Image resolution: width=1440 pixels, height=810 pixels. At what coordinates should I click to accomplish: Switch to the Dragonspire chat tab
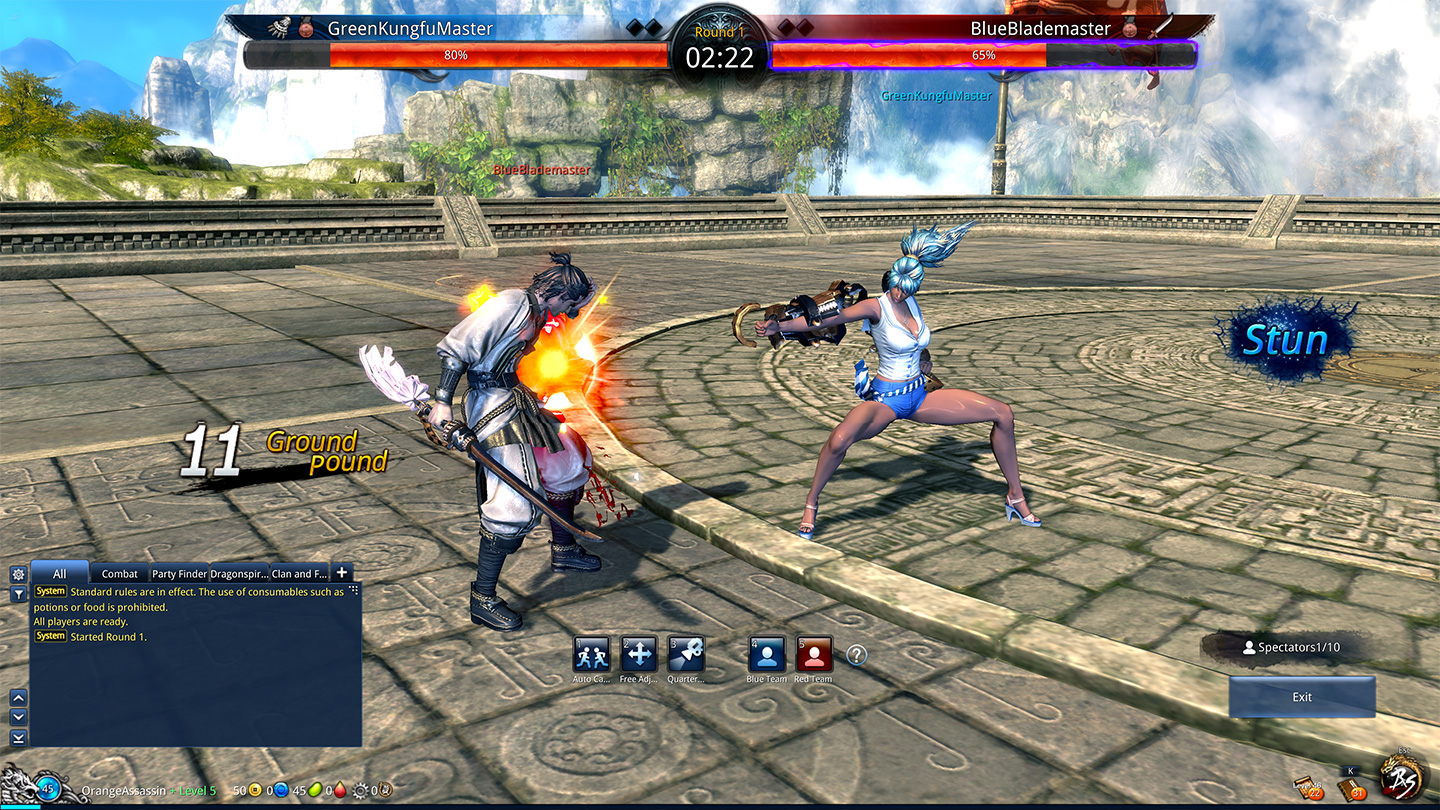(239, 573)
